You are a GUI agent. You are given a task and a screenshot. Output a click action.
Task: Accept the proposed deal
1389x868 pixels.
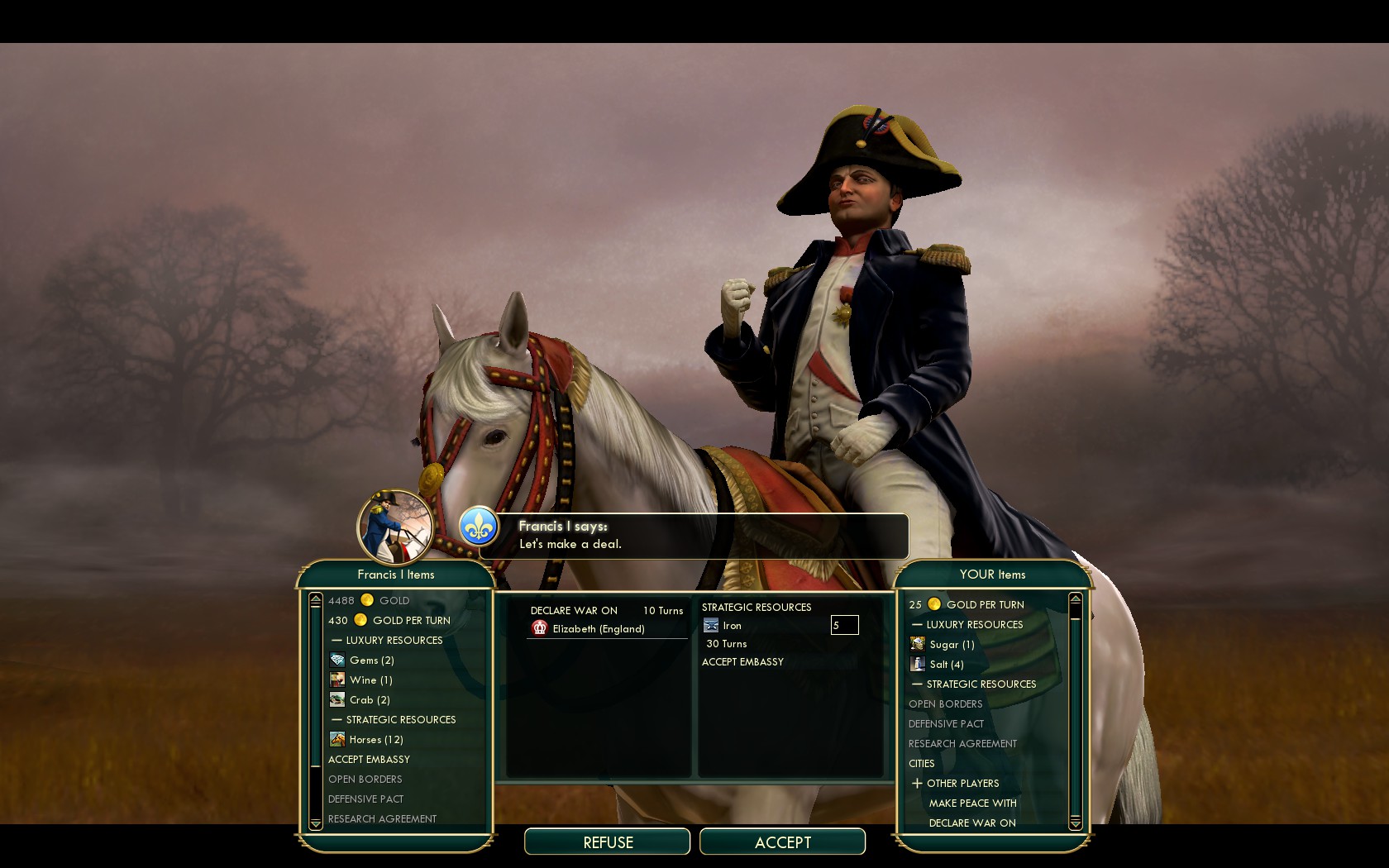click(x=782, y=842)
